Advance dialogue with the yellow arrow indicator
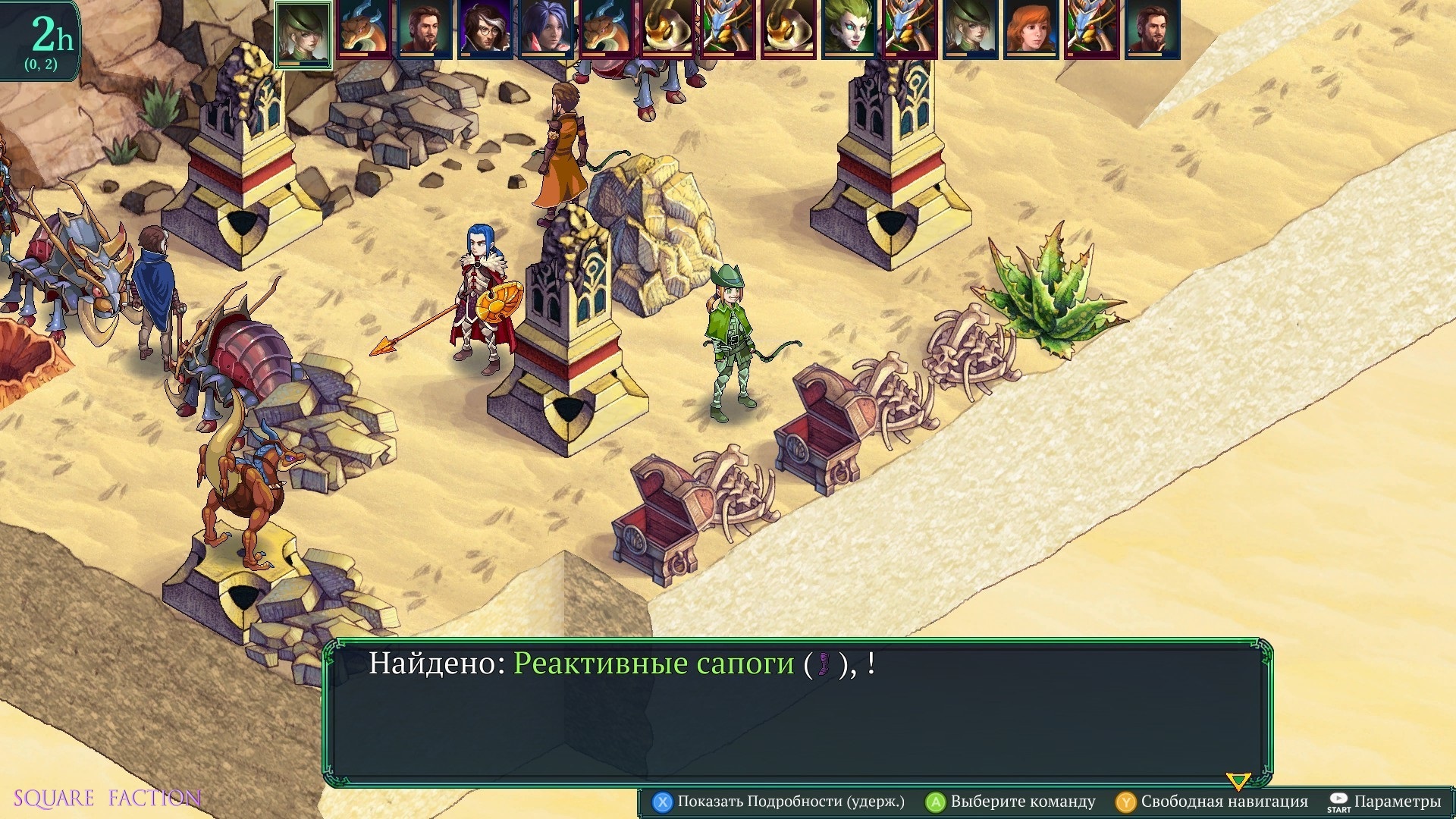The image size is (1456, 819). [x=1238, y=780]
